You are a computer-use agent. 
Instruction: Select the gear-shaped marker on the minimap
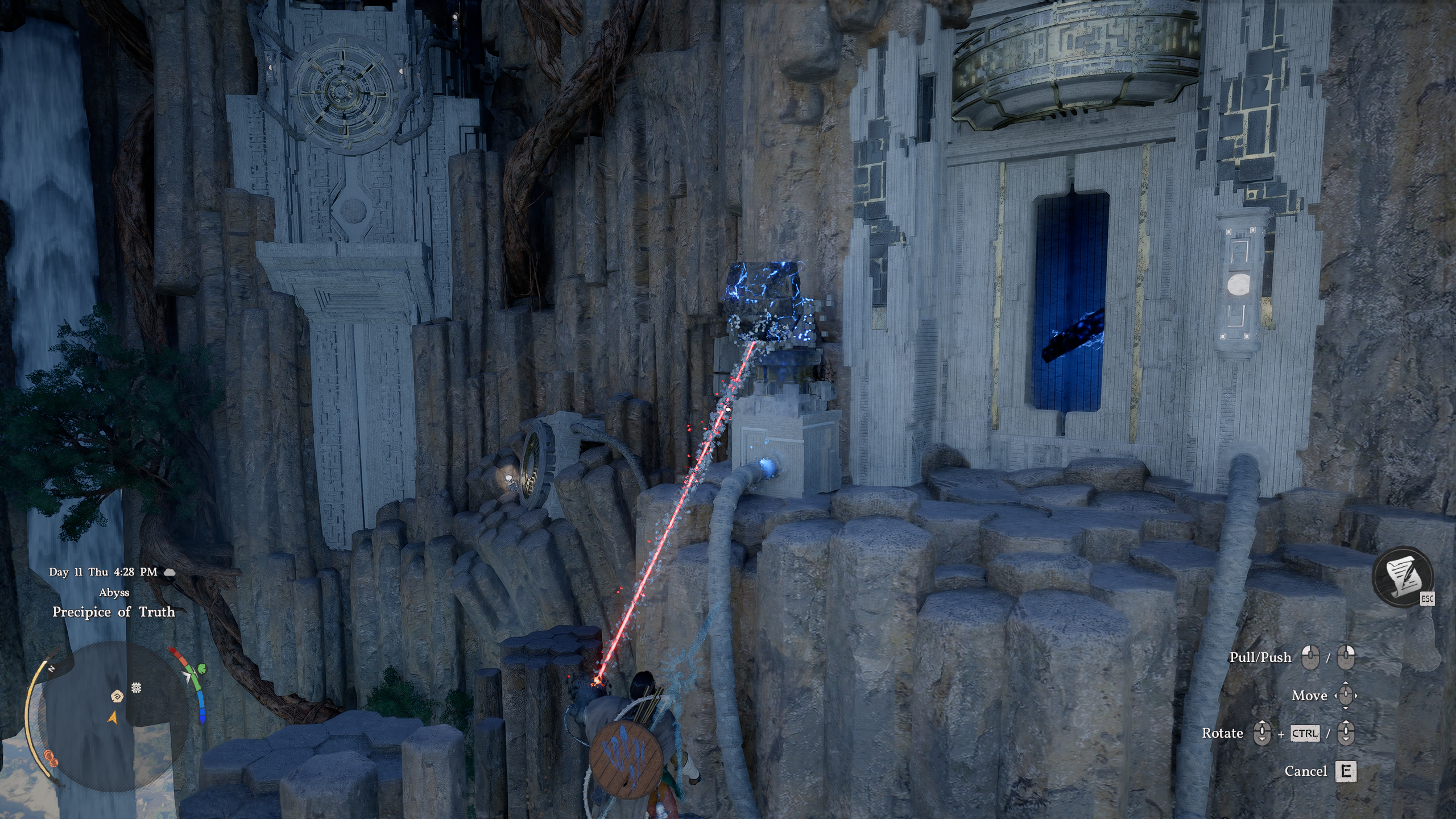click(136, 686)
